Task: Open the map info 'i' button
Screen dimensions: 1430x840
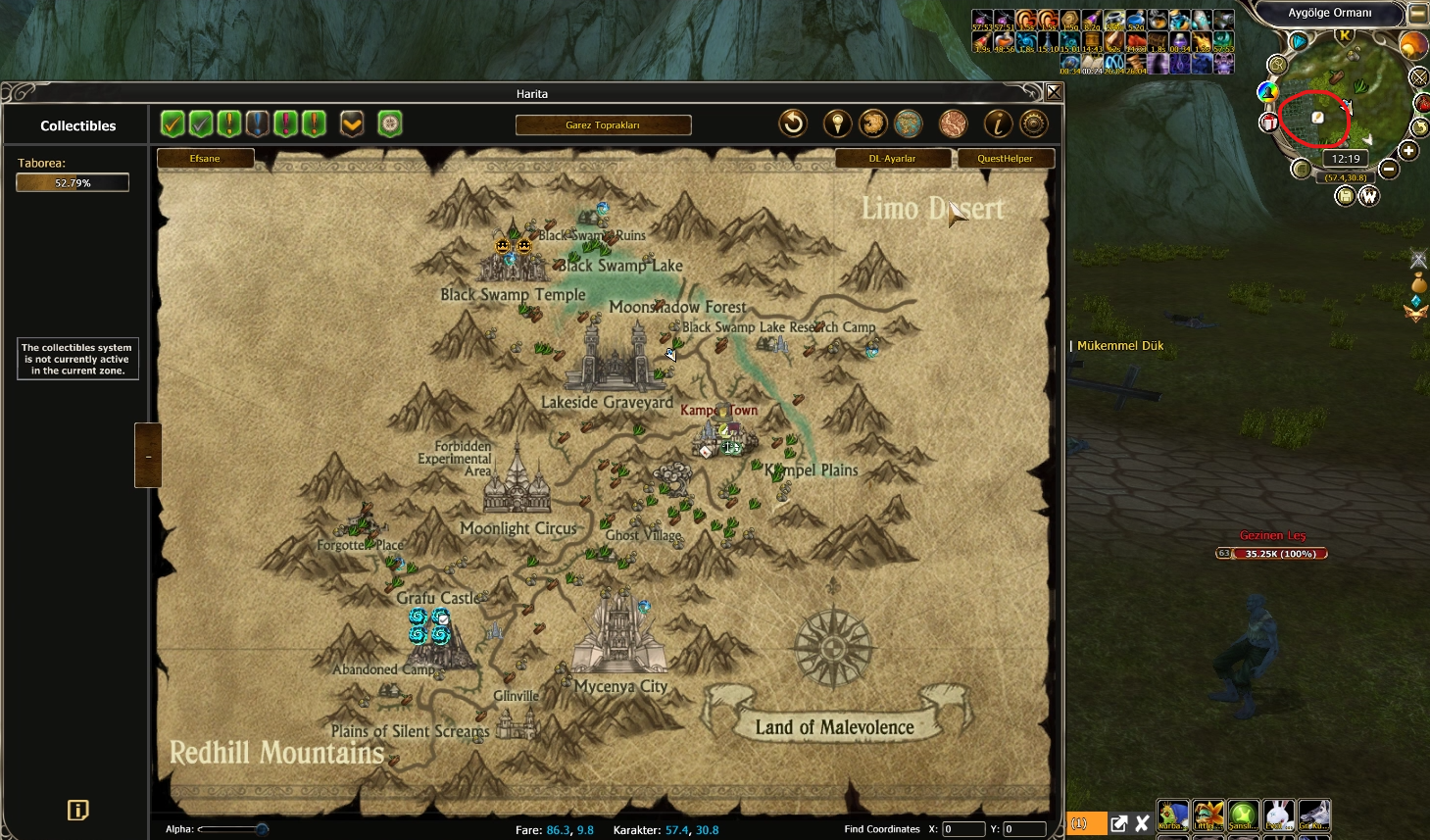Action: [998, 124]
